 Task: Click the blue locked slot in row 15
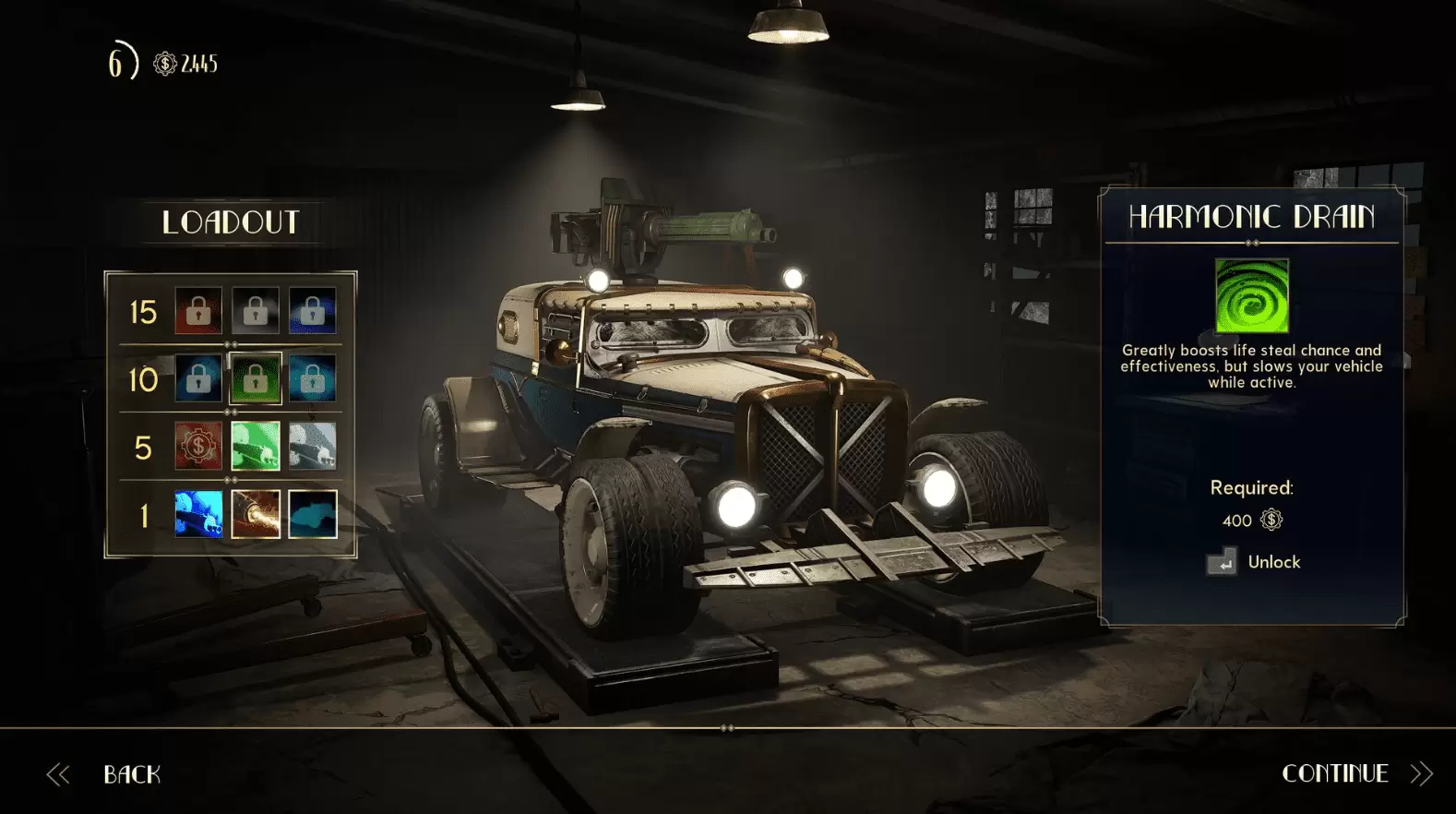pos(313,311)
